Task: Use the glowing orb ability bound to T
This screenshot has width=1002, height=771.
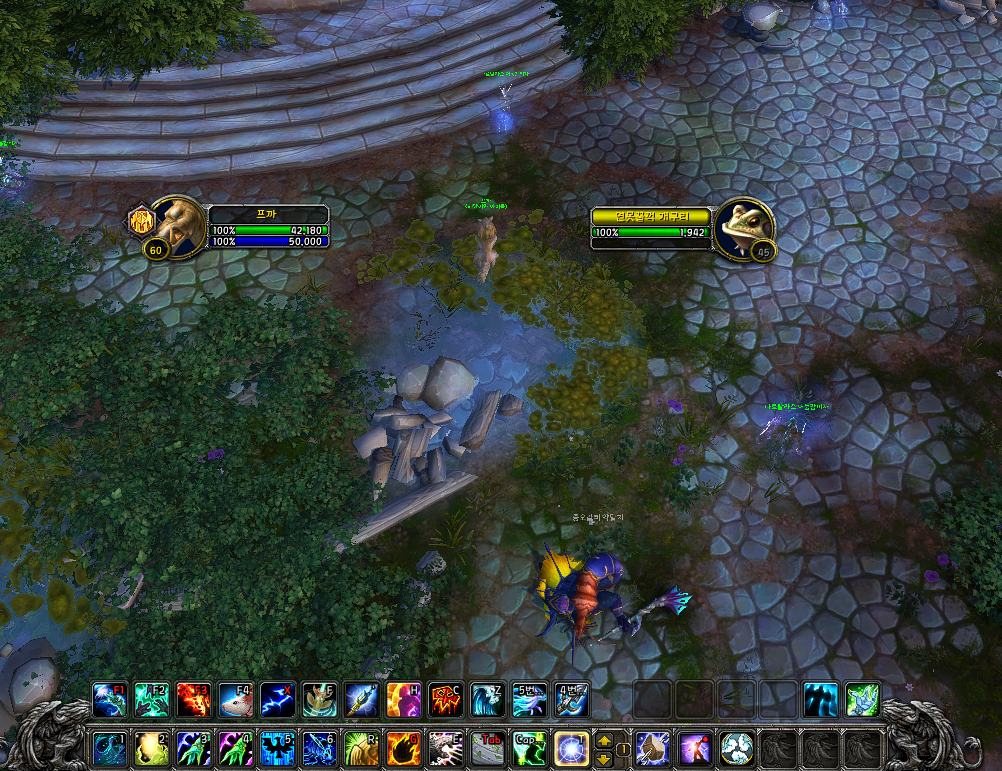Action: [x=571, y=748]
